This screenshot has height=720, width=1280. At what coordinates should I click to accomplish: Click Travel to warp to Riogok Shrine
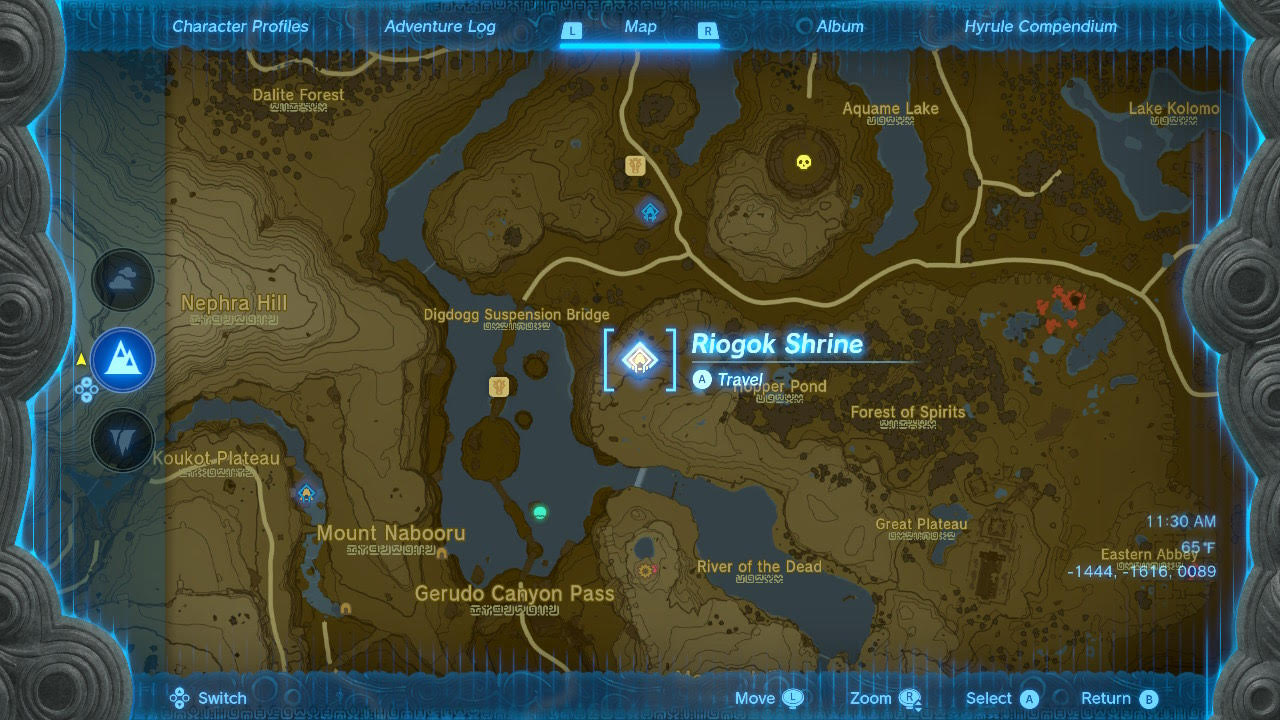pos(728,380)
